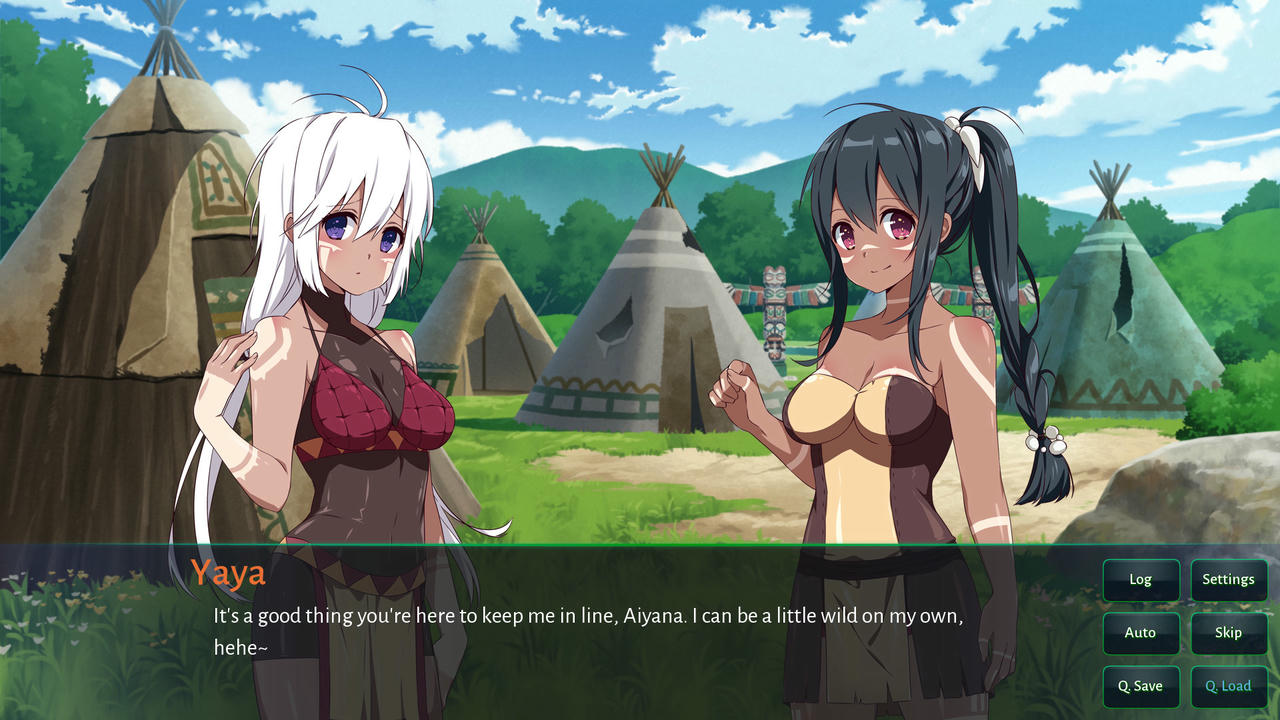Open the Settings menu
The image size is (1280, 720).
coord(1228,580)
